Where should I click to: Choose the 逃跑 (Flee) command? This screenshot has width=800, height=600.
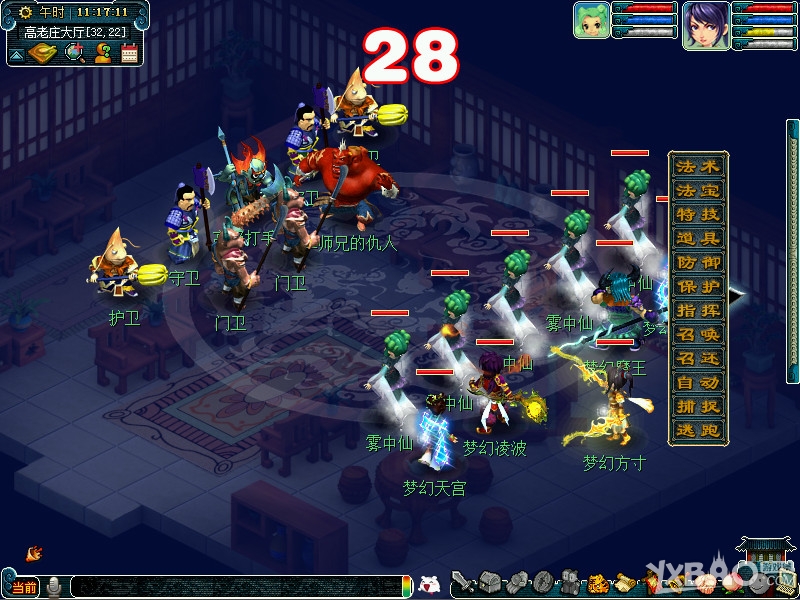[698, 431]
